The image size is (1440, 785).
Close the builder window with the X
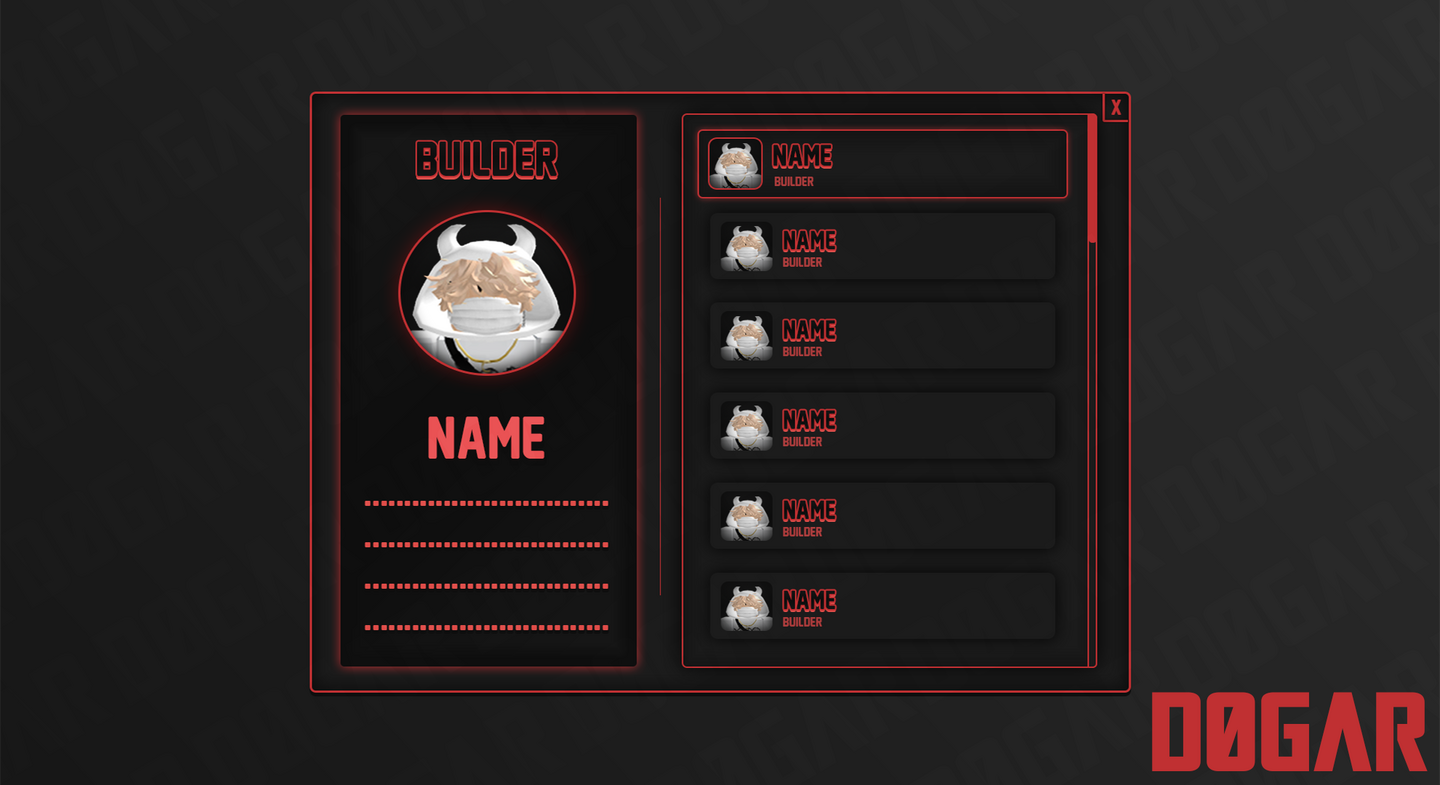pos(1116,108)
